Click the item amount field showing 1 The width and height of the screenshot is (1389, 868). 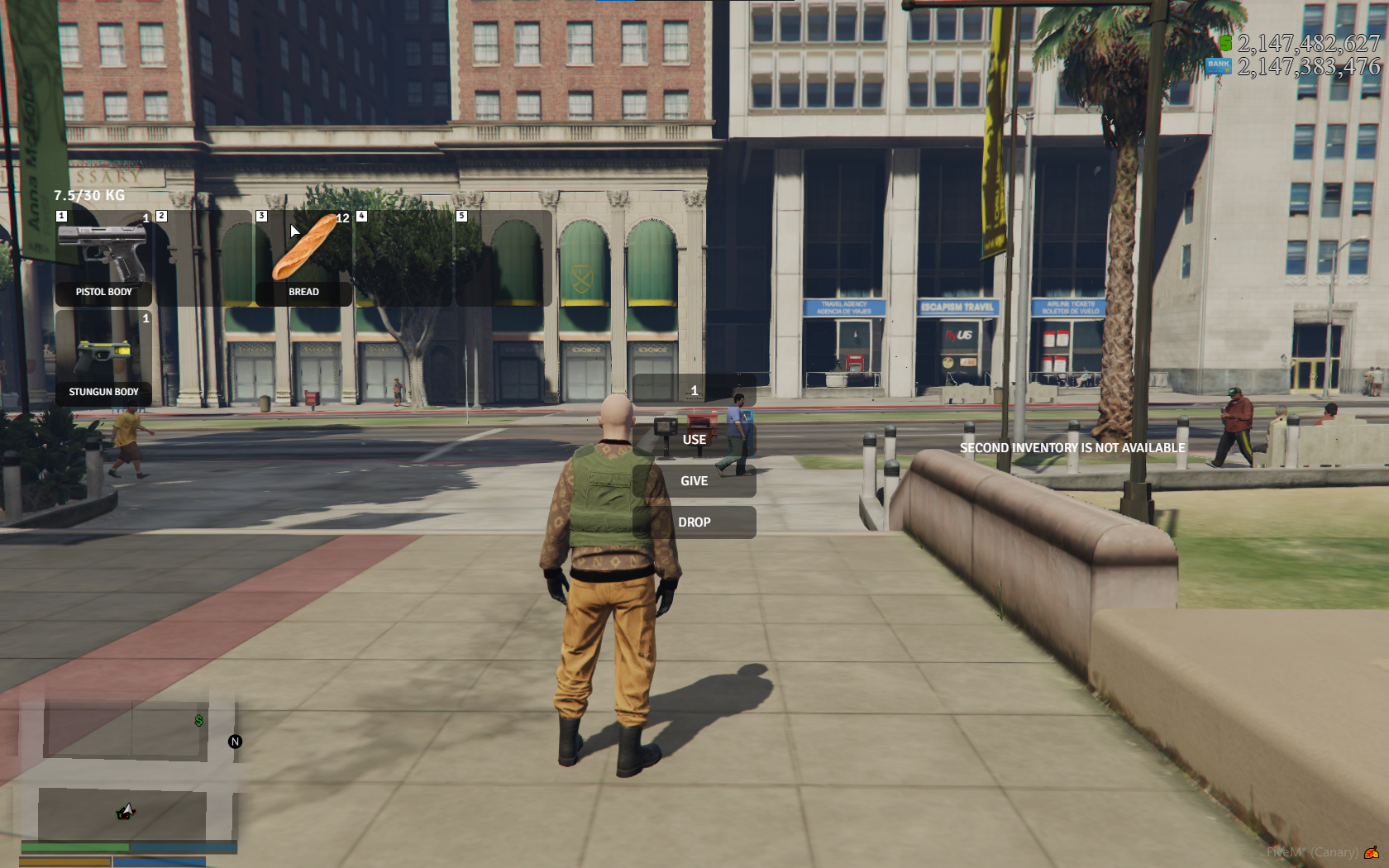pos(694,390)
